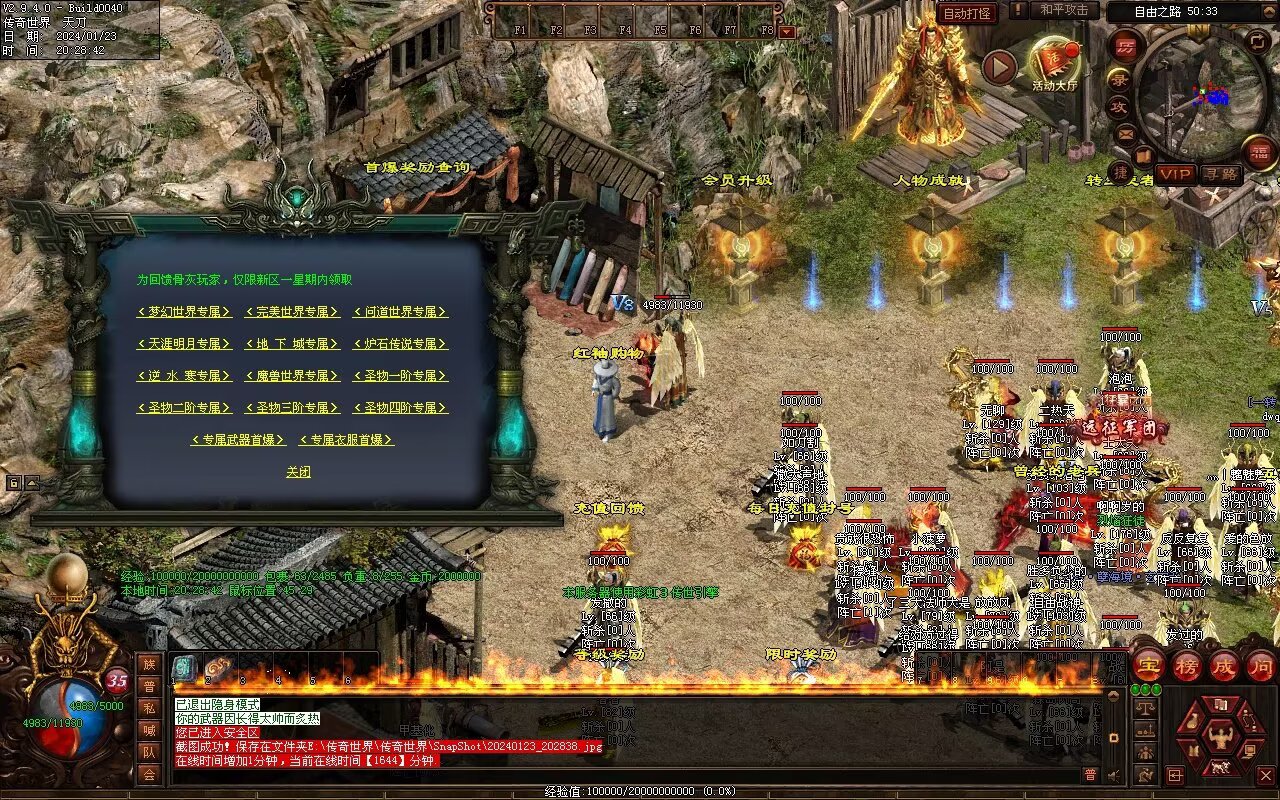Switch chat to the 私 private channel
1280x800 pixels.
pos(148,708)
